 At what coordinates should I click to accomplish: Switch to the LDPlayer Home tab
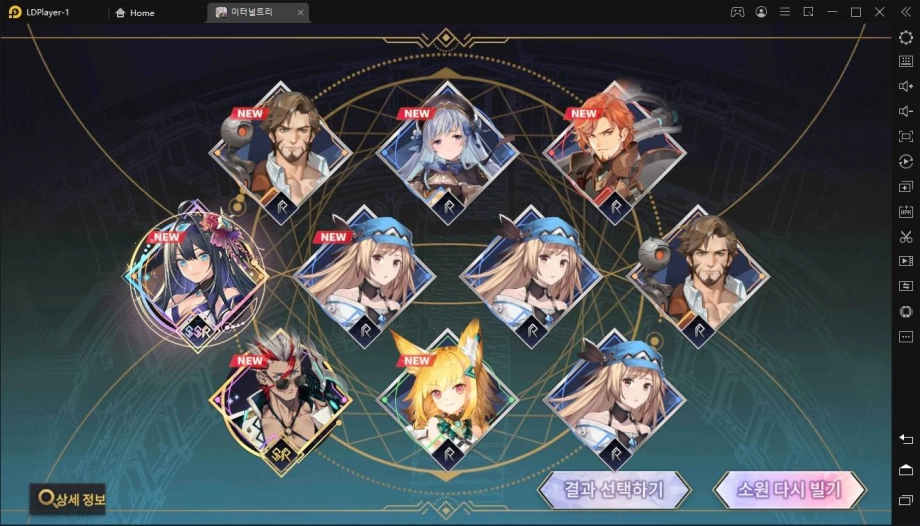[x=135, y=13]
